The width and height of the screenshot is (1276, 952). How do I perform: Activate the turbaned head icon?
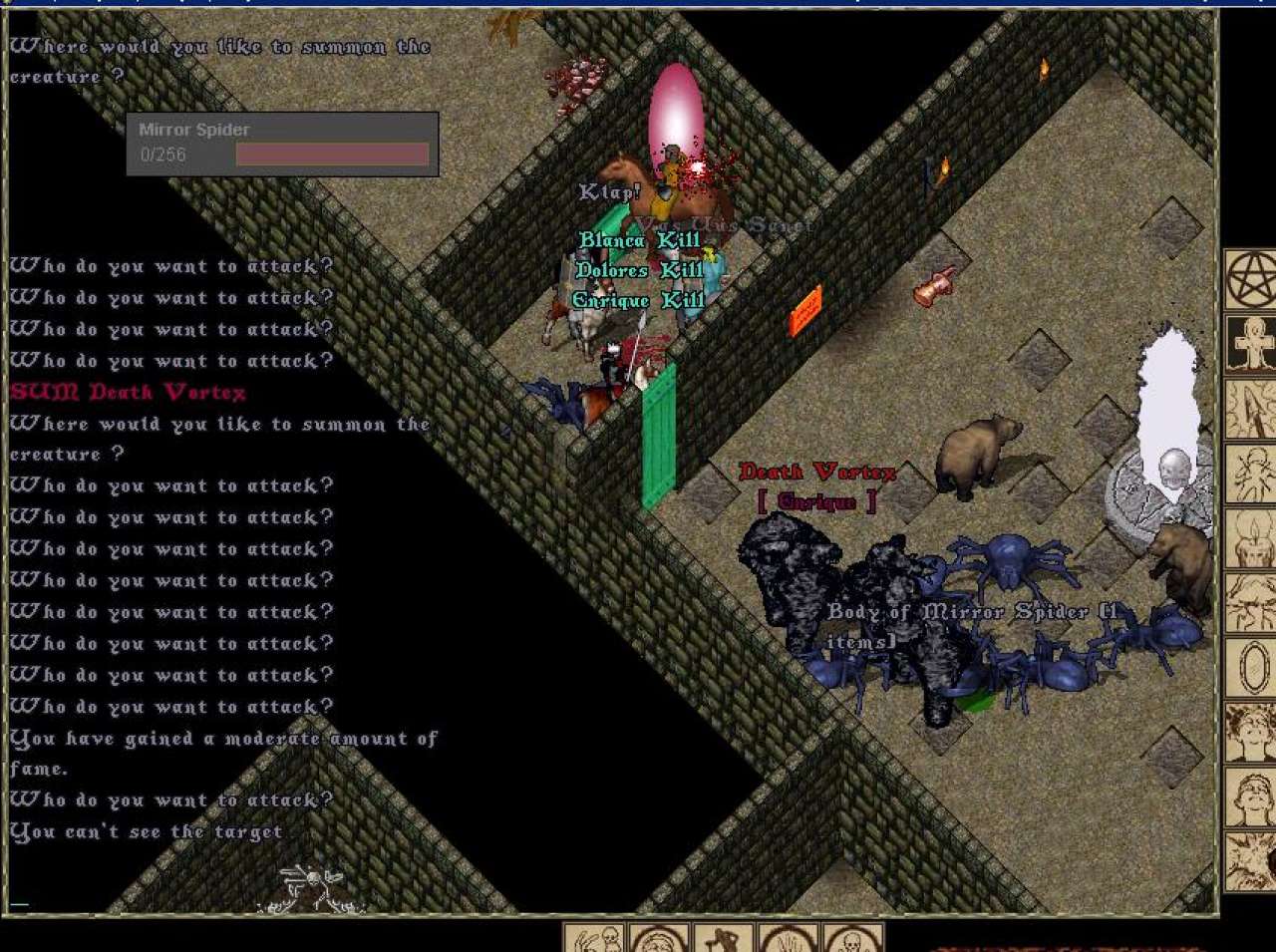(659, 939)
